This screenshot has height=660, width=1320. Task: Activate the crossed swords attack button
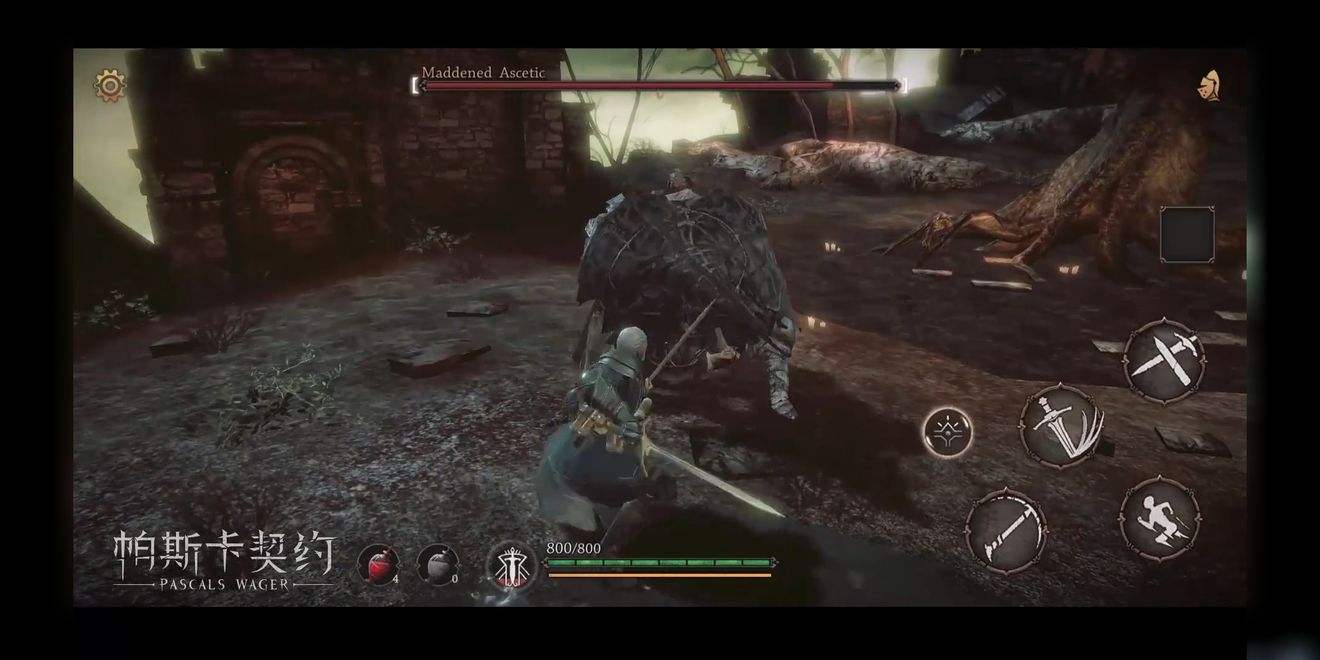(x=1164, y=361)
